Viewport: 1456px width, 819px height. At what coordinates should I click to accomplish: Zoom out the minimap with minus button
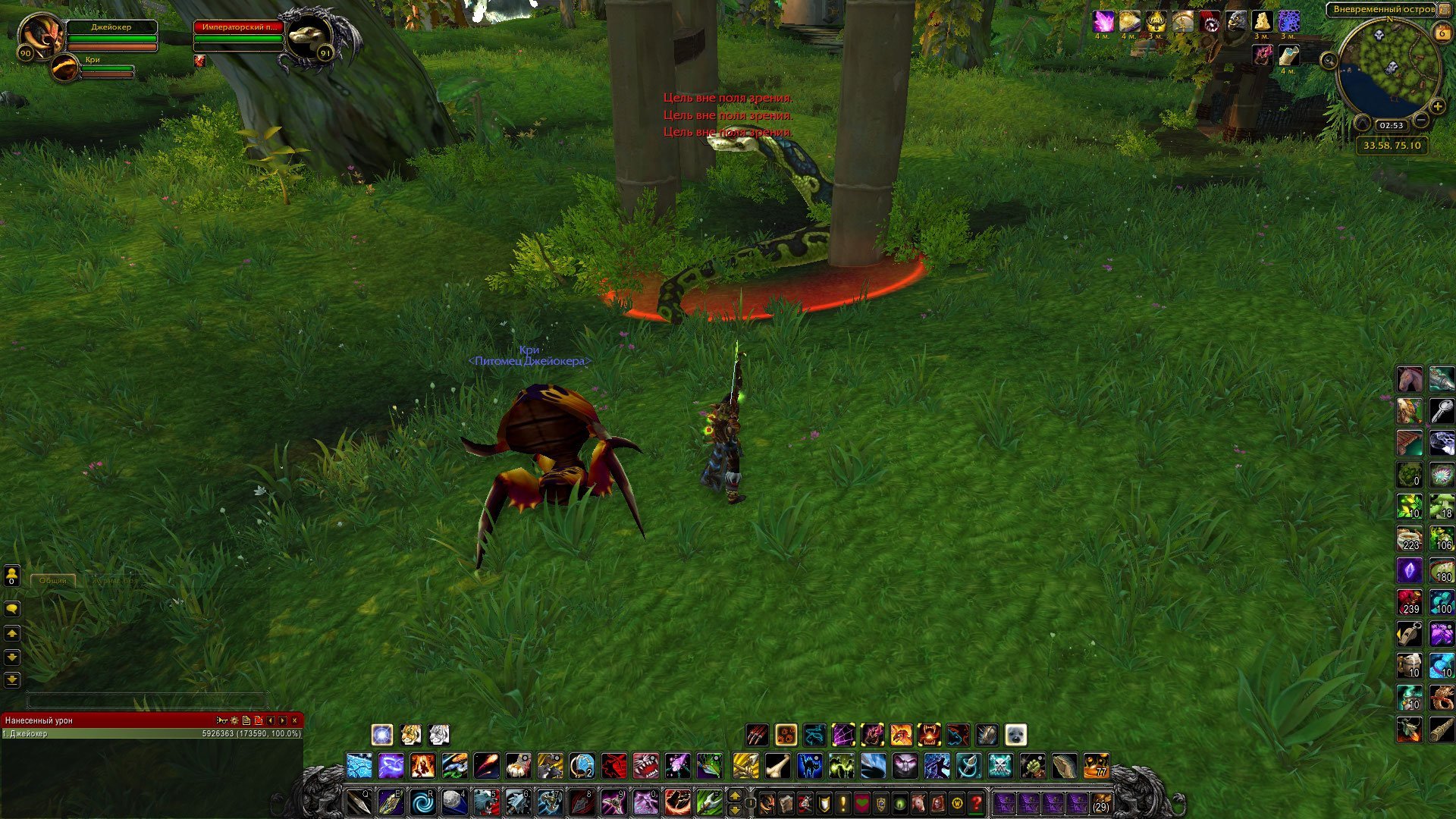pos(1421,120)
